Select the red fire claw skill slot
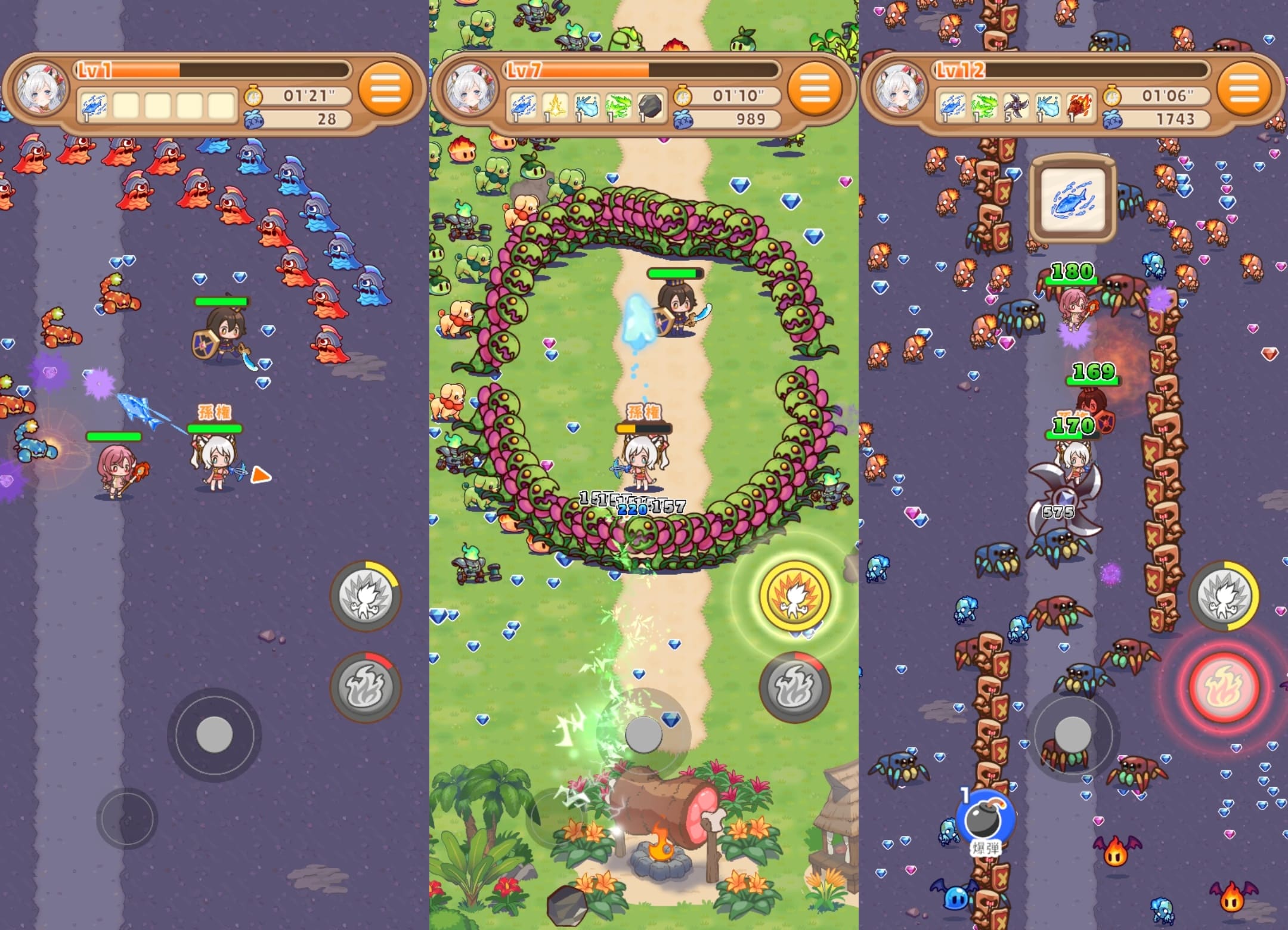This screenshot has height=930, width=1288. tap(1079, 107)
